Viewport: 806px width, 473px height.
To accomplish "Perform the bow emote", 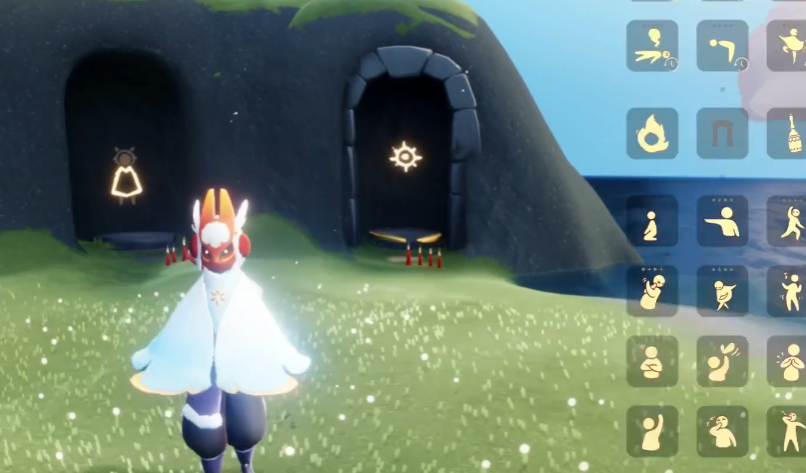I will point(722,46).
